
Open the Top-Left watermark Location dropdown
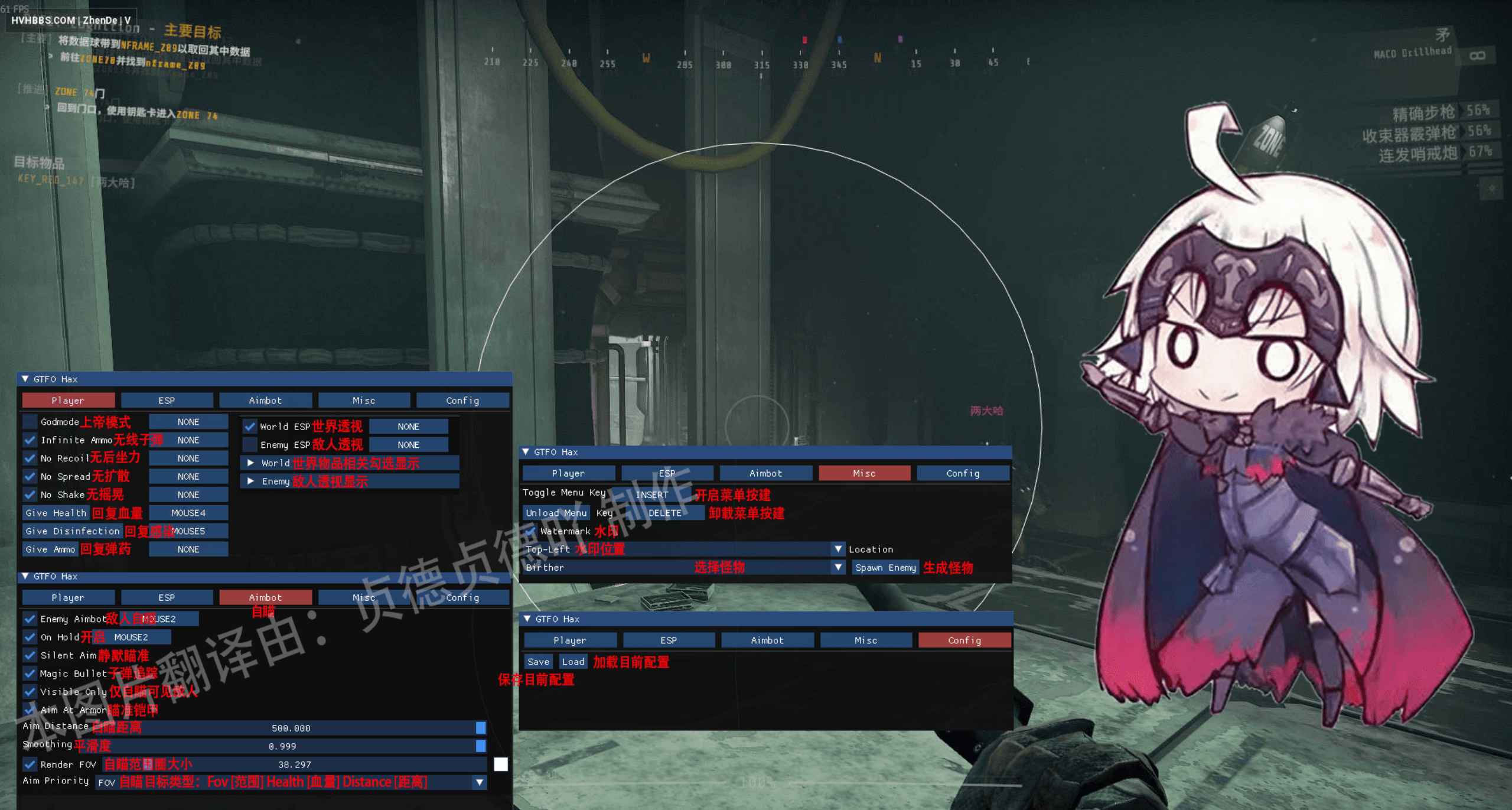click(x=837, y=549)
